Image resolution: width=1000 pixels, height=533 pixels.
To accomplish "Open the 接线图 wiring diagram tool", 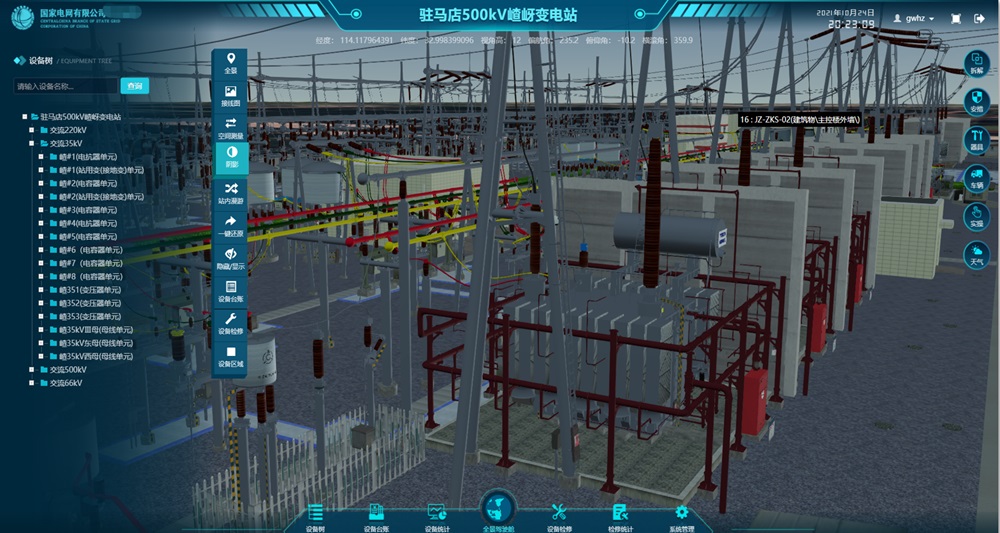I will [x=231, y=96].
